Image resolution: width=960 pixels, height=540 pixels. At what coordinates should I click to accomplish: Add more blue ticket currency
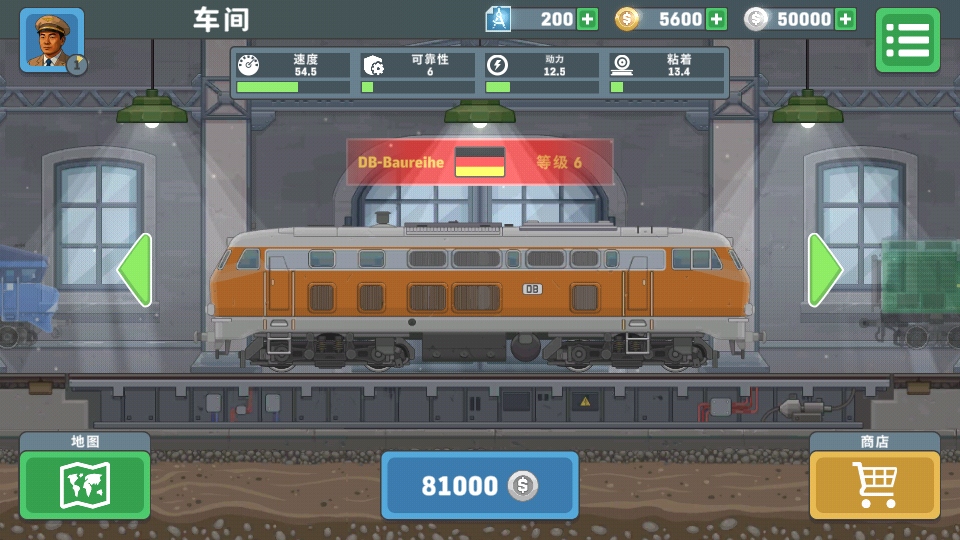click(x=587, y=19)
